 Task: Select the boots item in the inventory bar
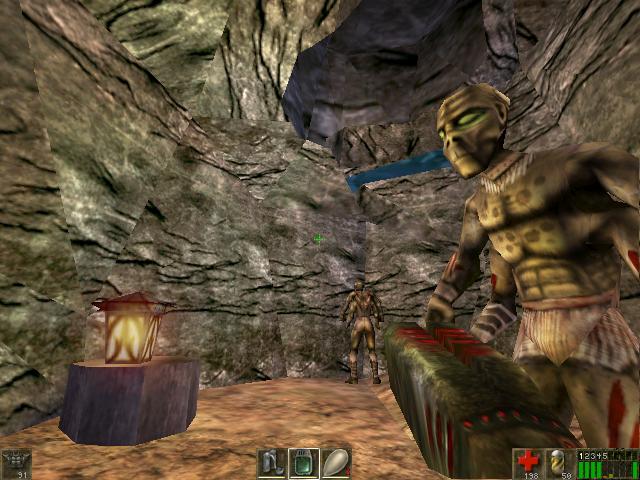(x=272, y=463)
